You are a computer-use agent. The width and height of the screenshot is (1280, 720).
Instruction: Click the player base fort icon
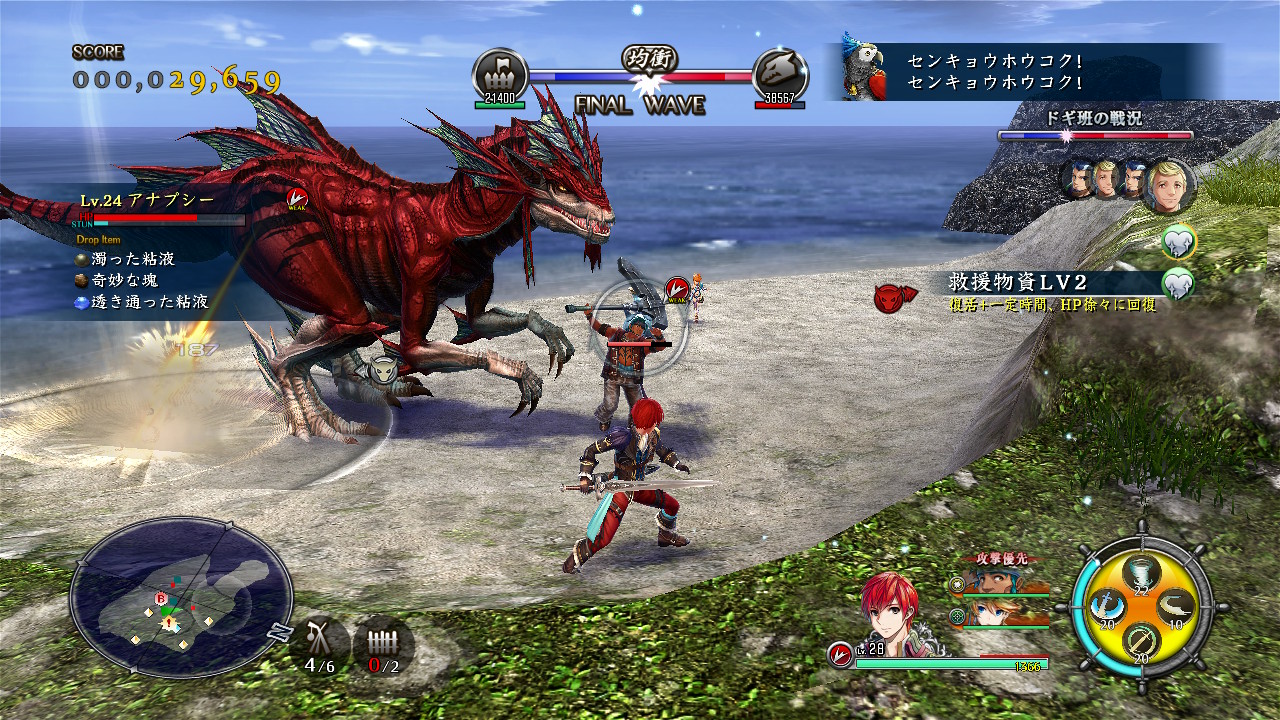(x=500, y=72)
